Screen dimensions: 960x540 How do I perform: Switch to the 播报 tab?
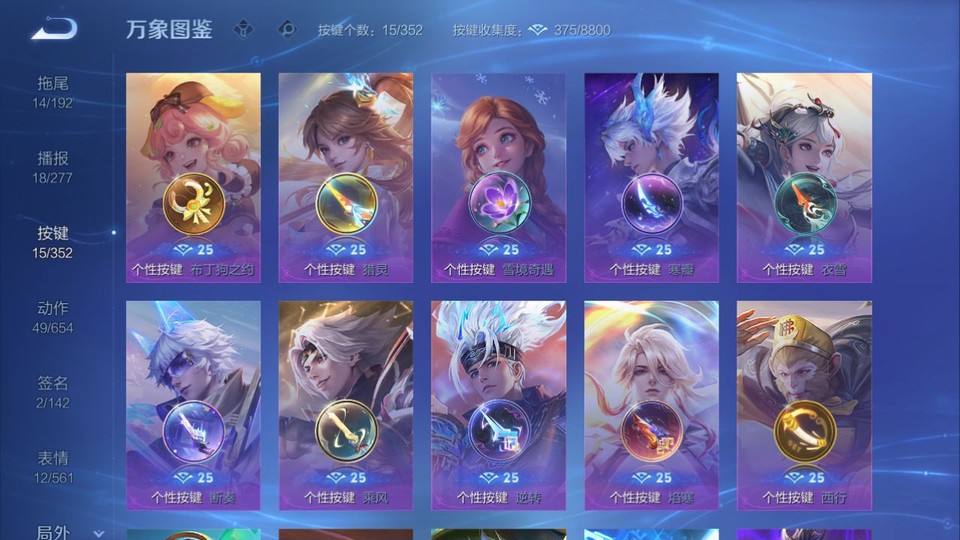[53, 166]
